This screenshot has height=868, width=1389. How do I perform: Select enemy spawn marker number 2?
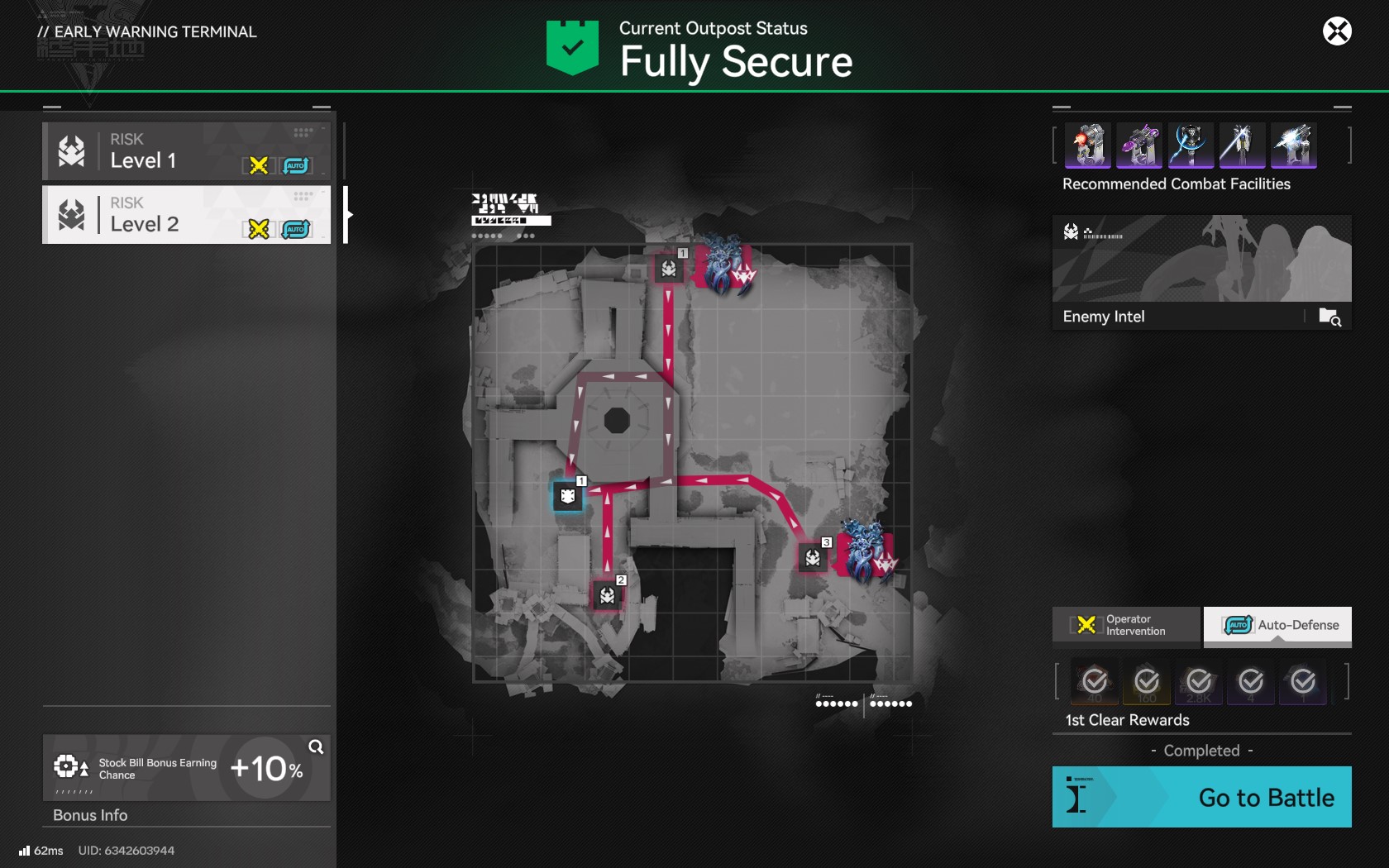608,595
